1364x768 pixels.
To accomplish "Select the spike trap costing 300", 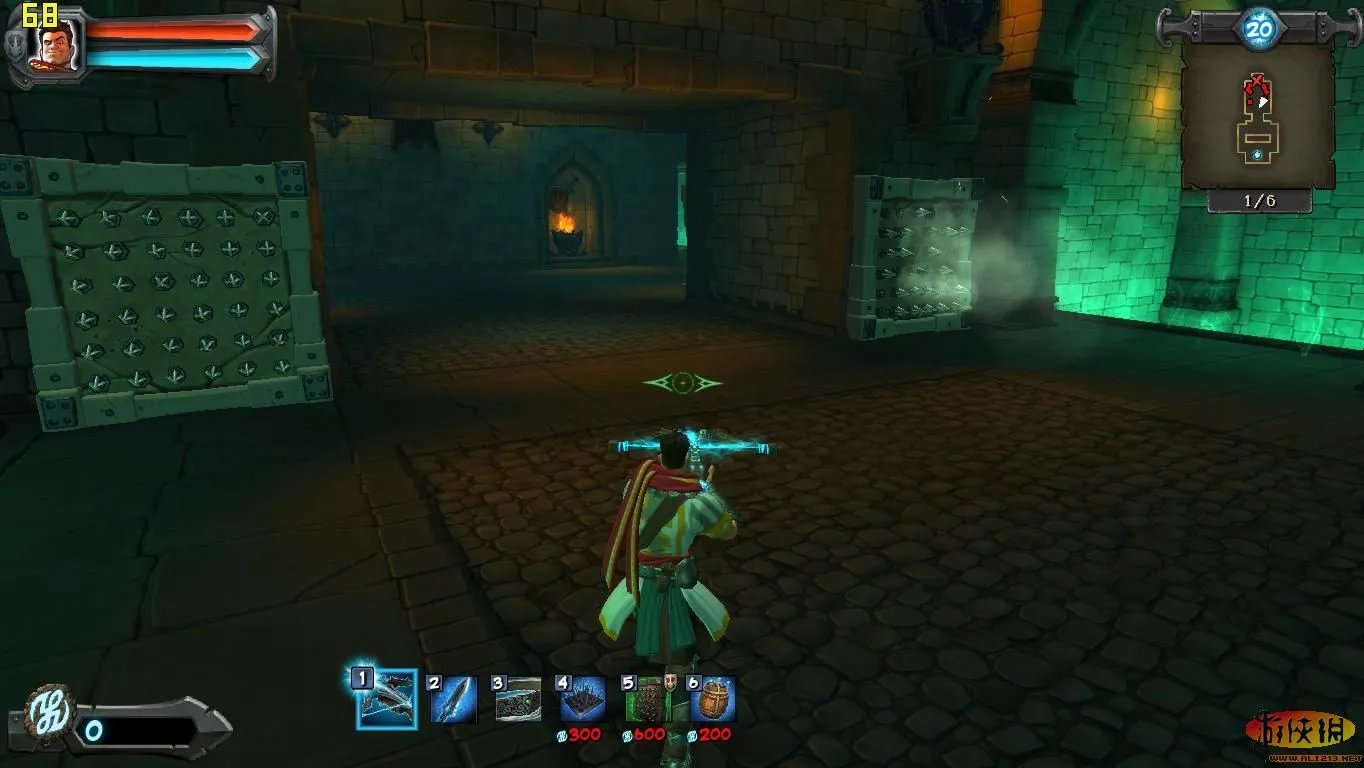I will (x=582, y=699).
